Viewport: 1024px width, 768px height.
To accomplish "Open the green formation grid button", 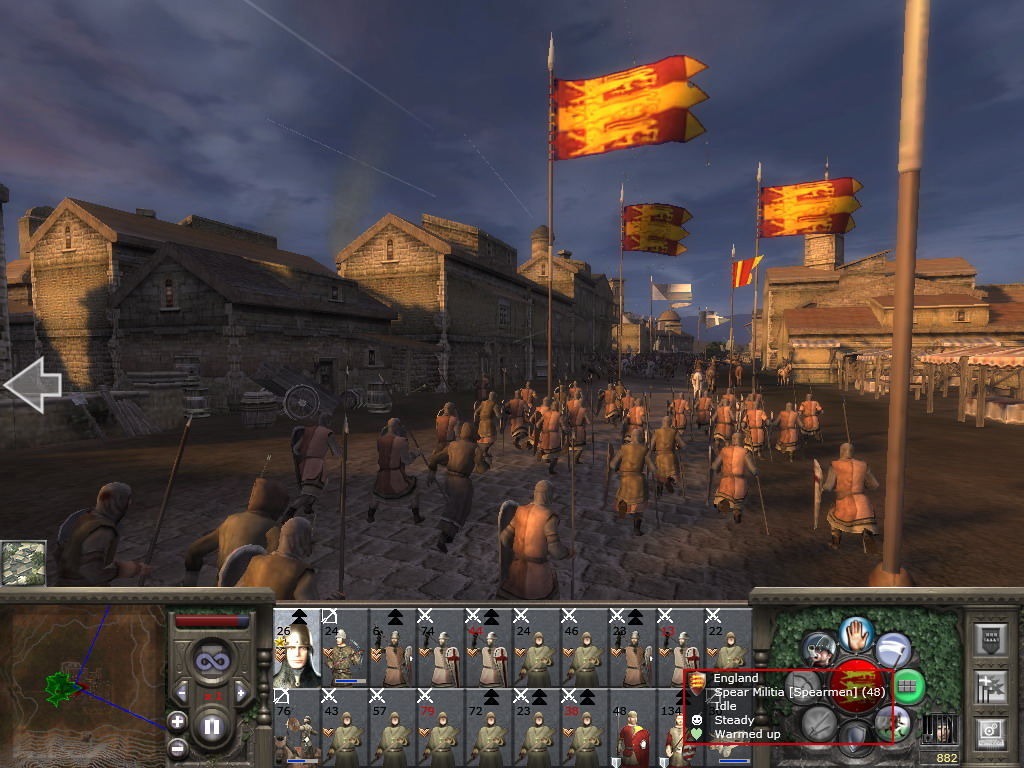I will point(909,686).
